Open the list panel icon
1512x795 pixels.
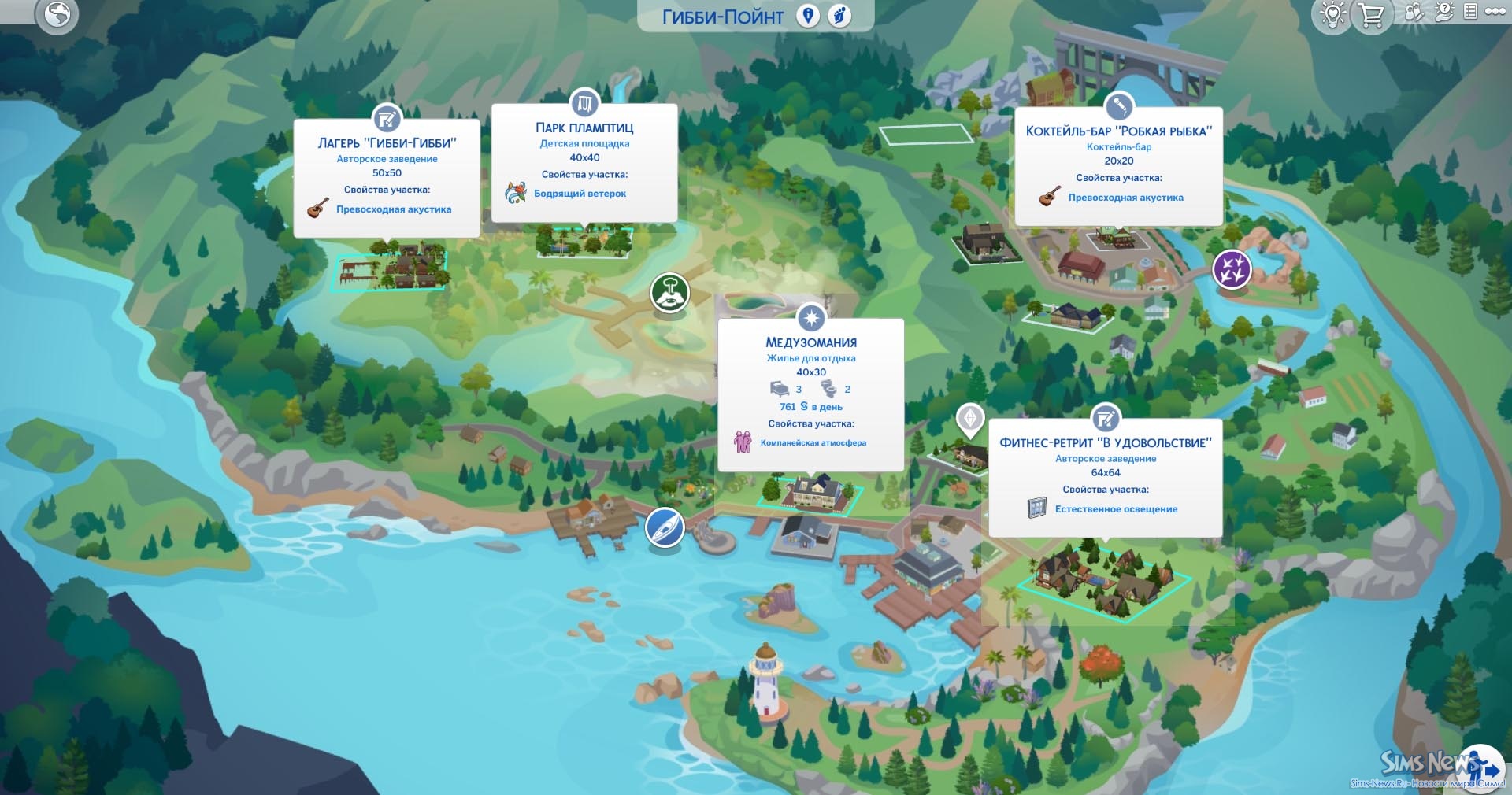click(1469, 12)
